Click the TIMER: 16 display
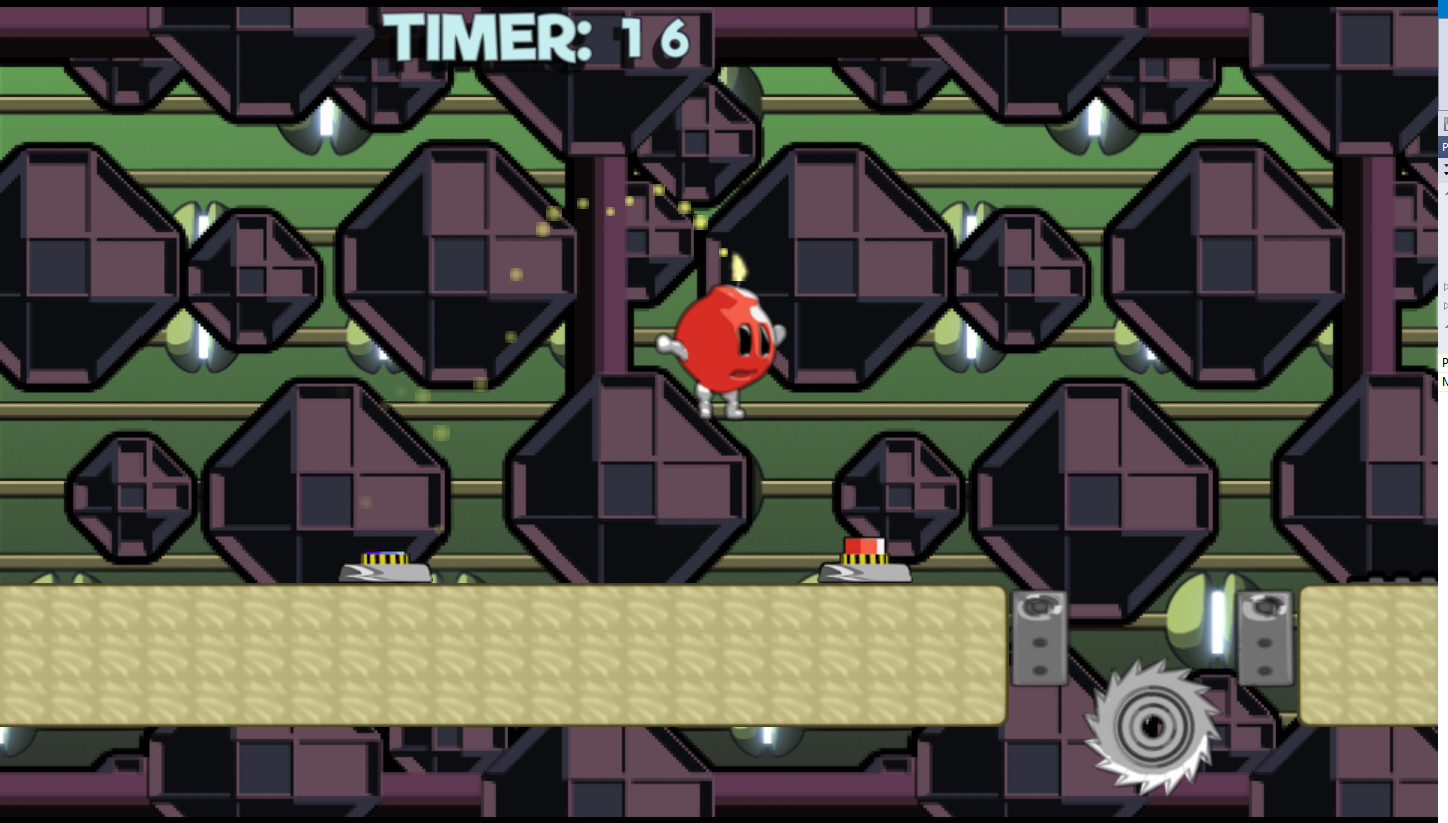 coord(545,38)
